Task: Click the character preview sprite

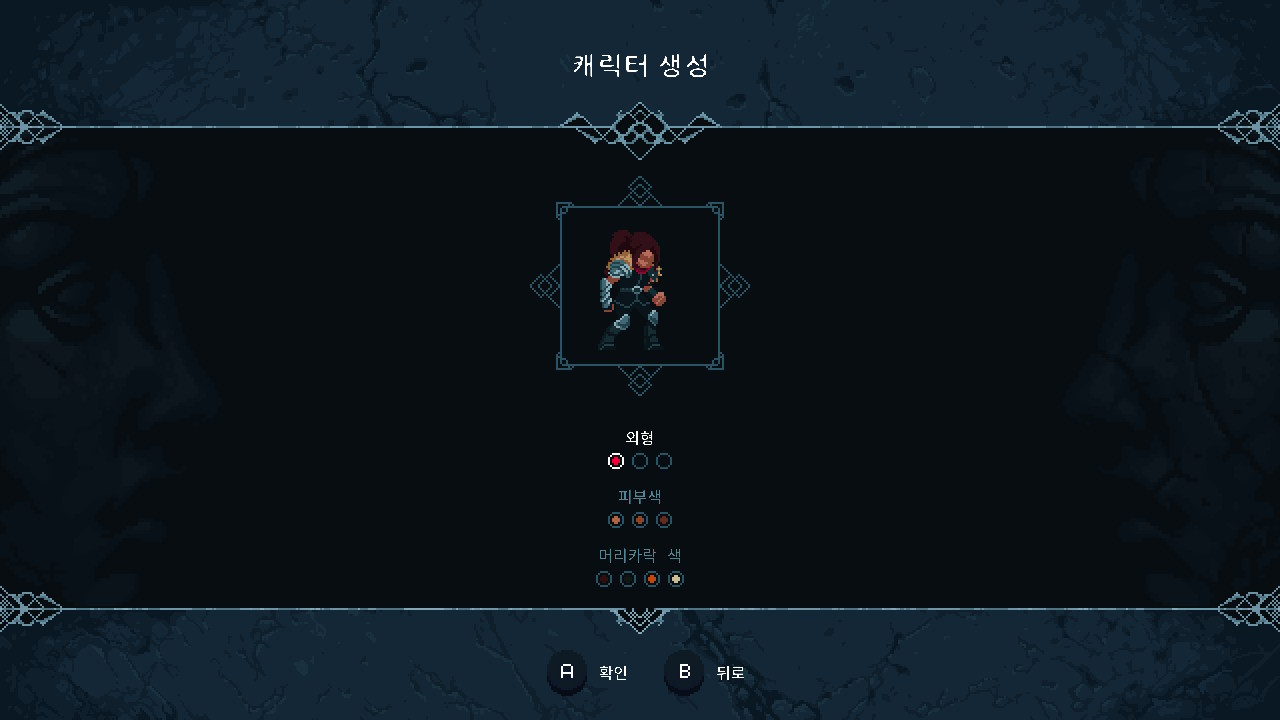Action: pyautogui.click(x=638, y=290)
